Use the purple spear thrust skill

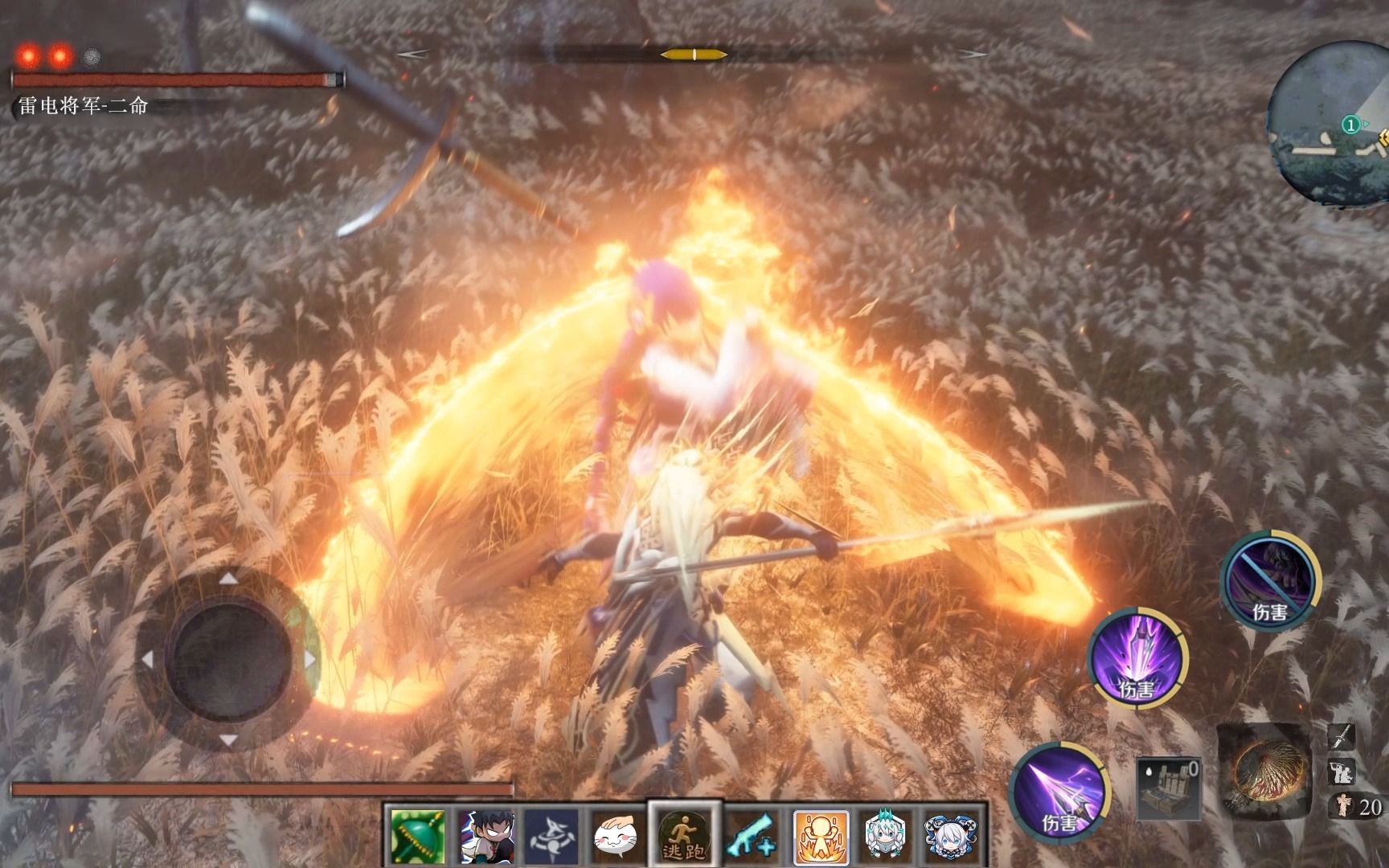coord(1060,791)
